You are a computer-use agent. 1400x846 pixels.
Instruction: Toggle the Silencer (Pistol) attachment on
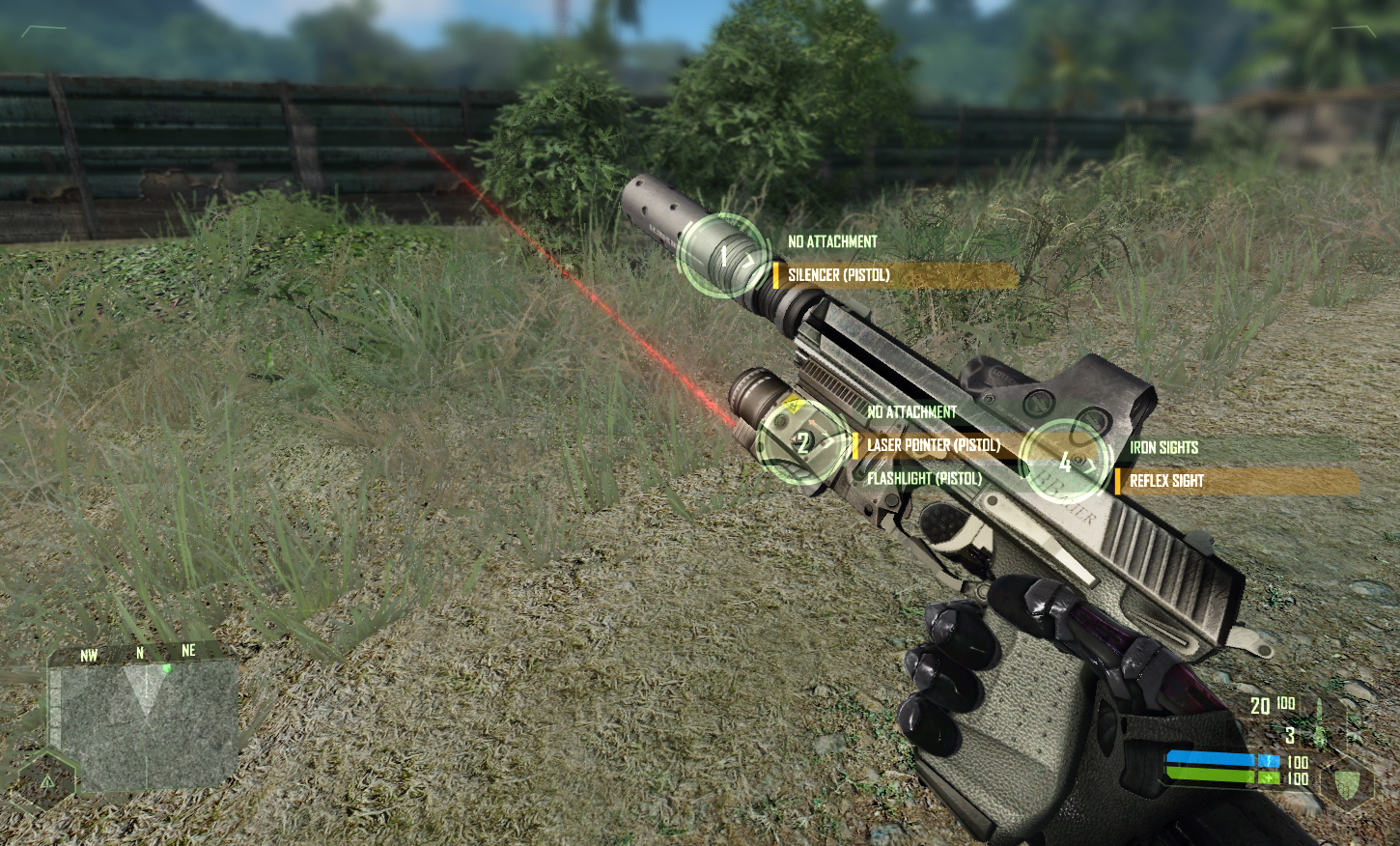click(x=840, y=273)
